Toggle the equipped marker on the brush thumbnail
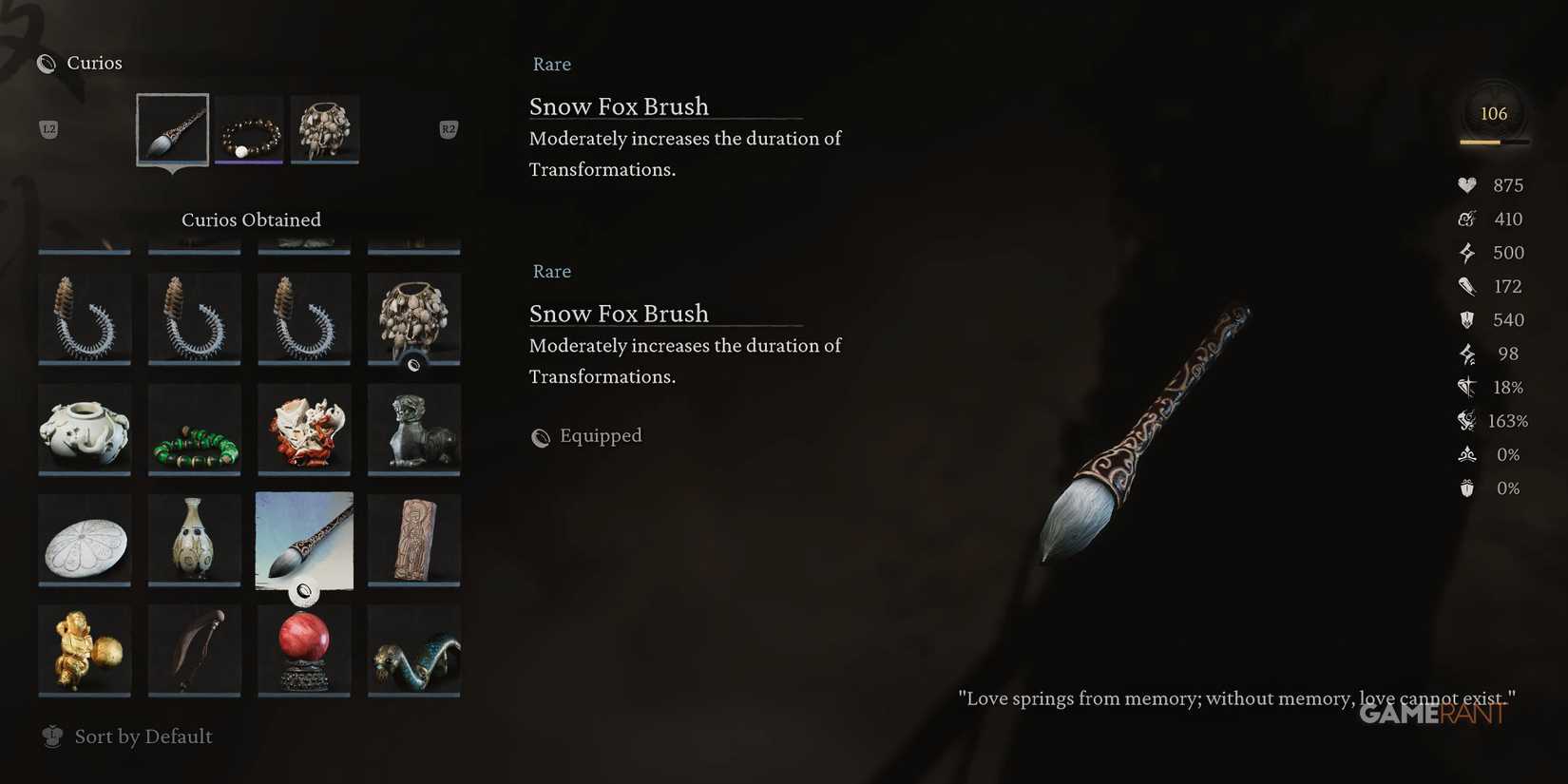 (x=304, y=591)
